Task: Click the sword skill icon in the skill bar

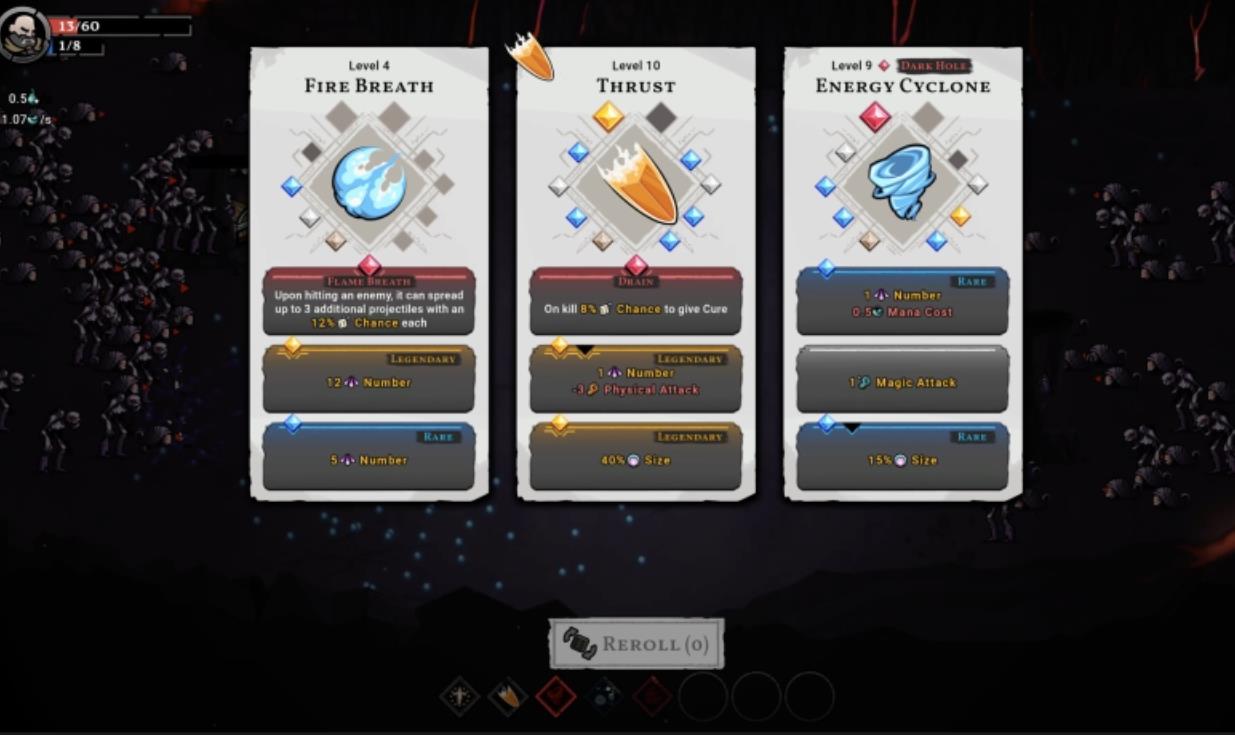Action: click(x=460, y=696)
